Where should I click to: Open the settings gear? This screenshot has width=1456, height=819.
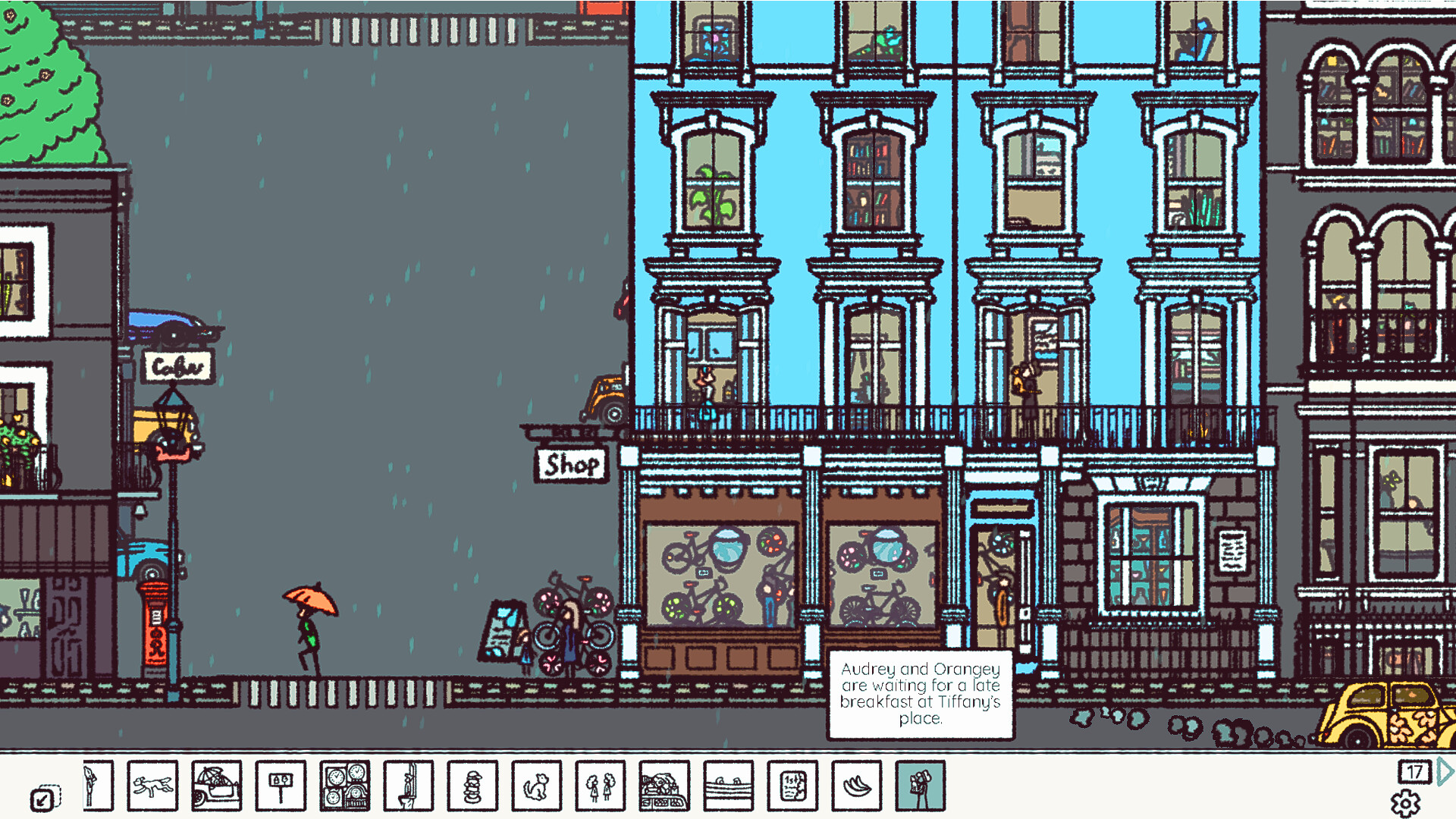[x=1407, y=802]
